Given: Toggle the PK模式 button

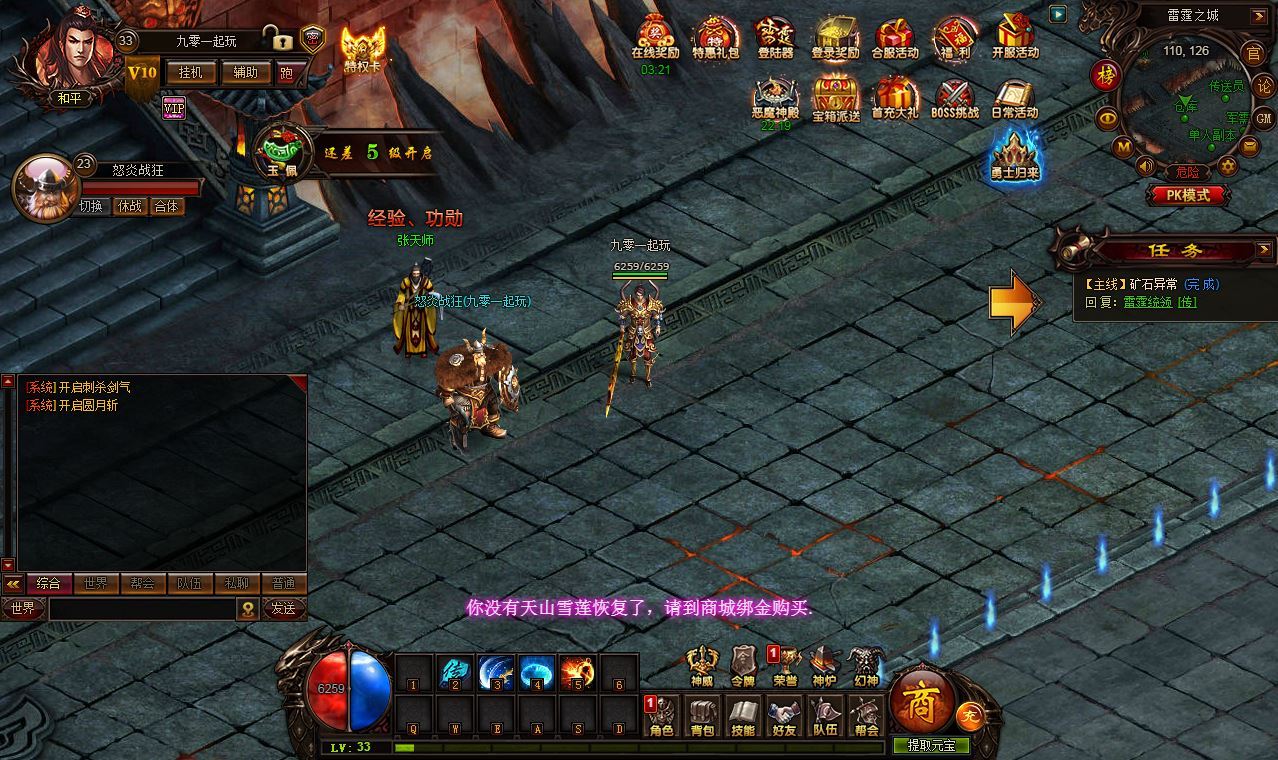Looking at the screenshot, I should pos(1181,195).
